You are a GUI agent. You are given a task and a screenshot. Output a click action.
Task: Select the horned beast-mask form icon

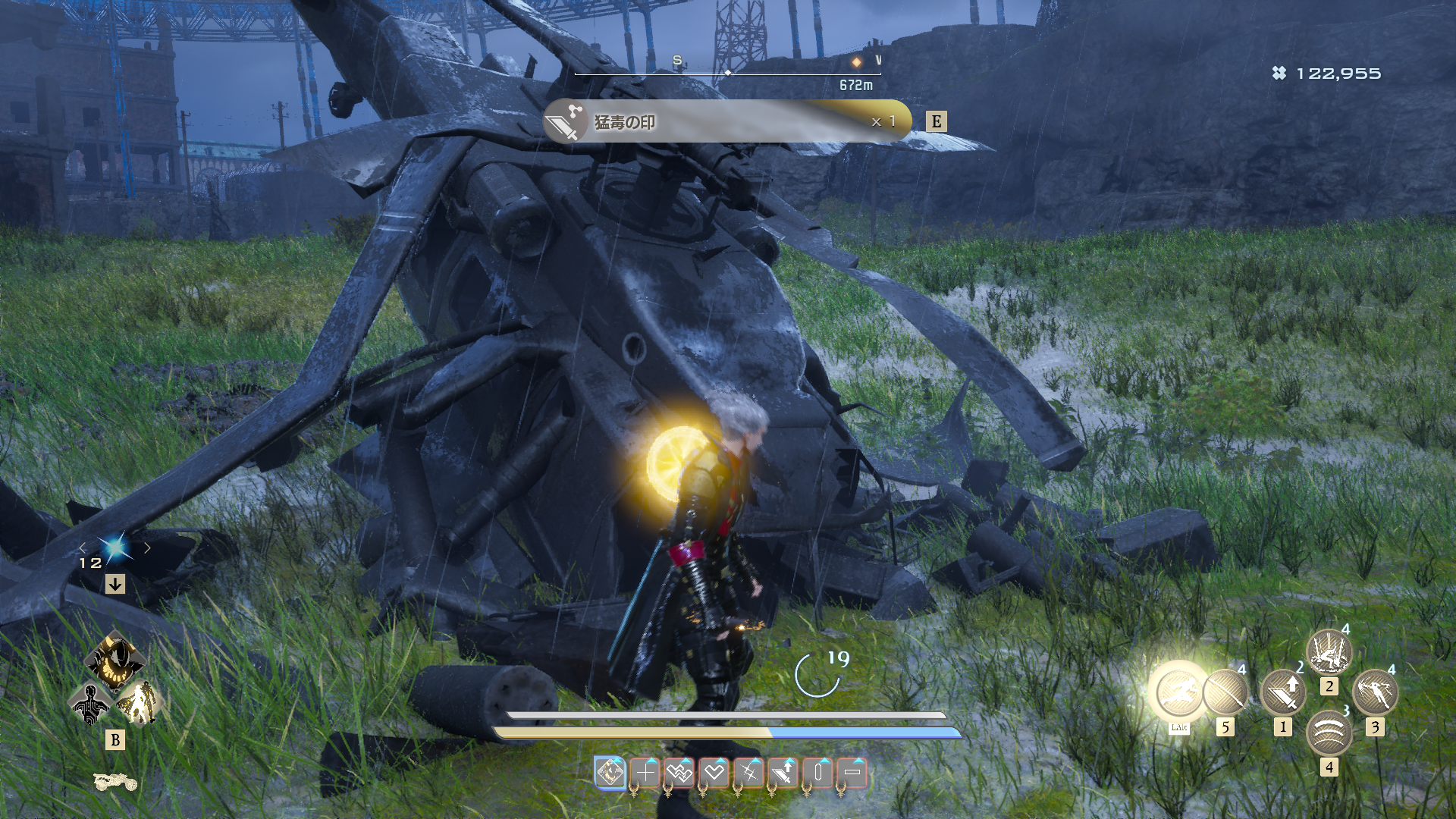[x=115, y=660]
